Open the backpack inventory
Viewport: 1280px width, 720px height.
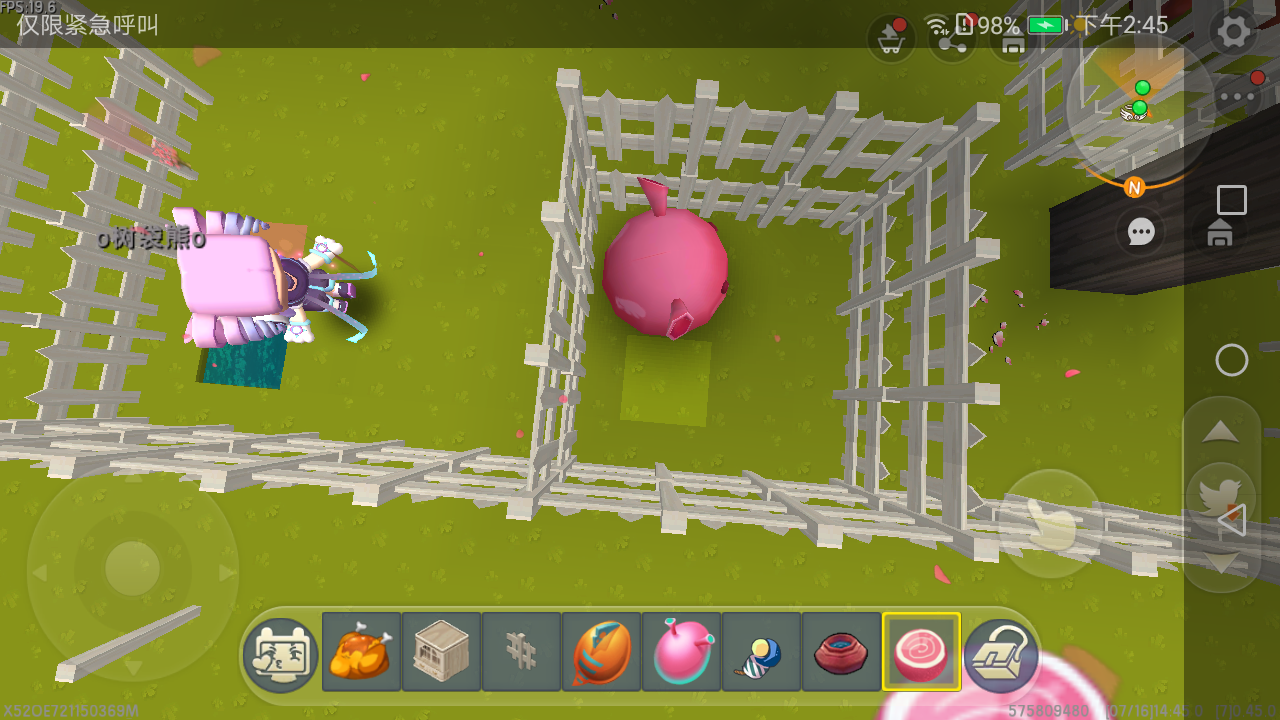(x=1000, y=655)
